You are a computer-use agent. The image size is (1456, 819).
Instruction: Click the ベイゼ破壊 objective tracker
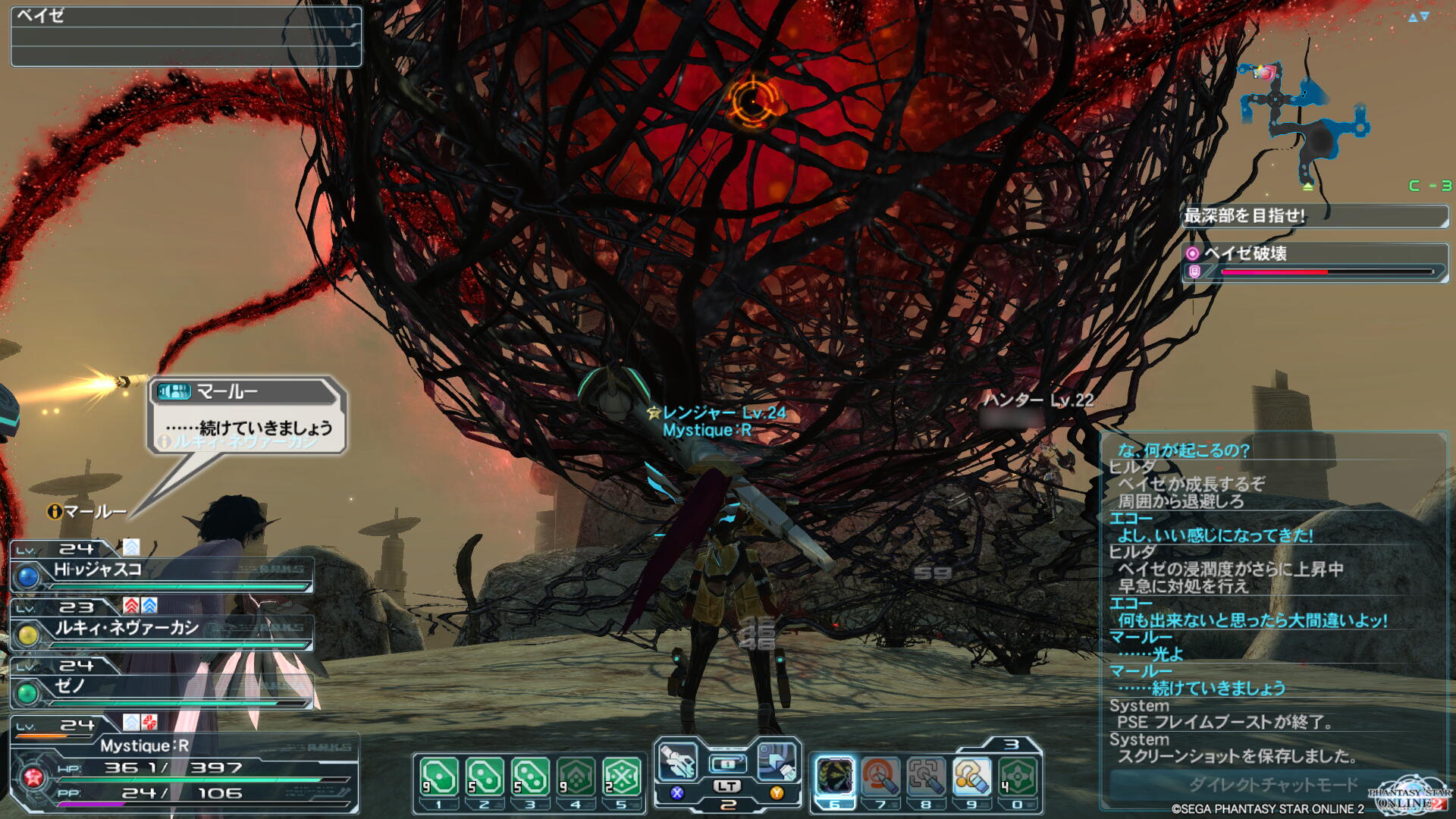(1315, 262)
